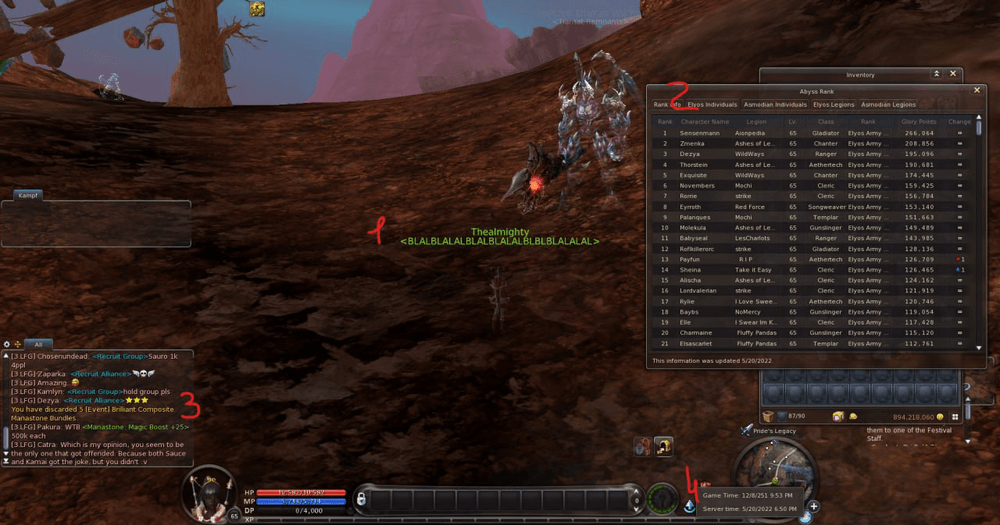
Task: Click the inventory grid layout button
Action: click(x=955, y=416)
